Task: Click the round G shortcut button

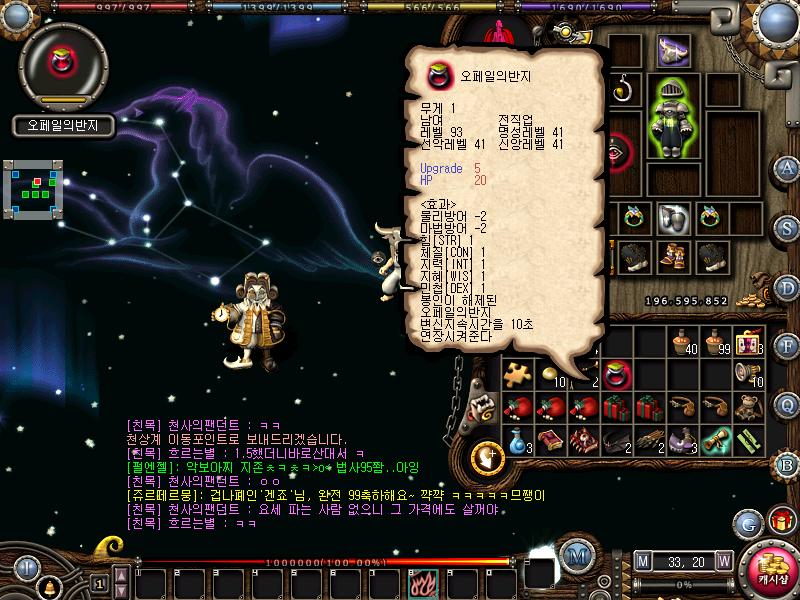Action: pos(747,522)
